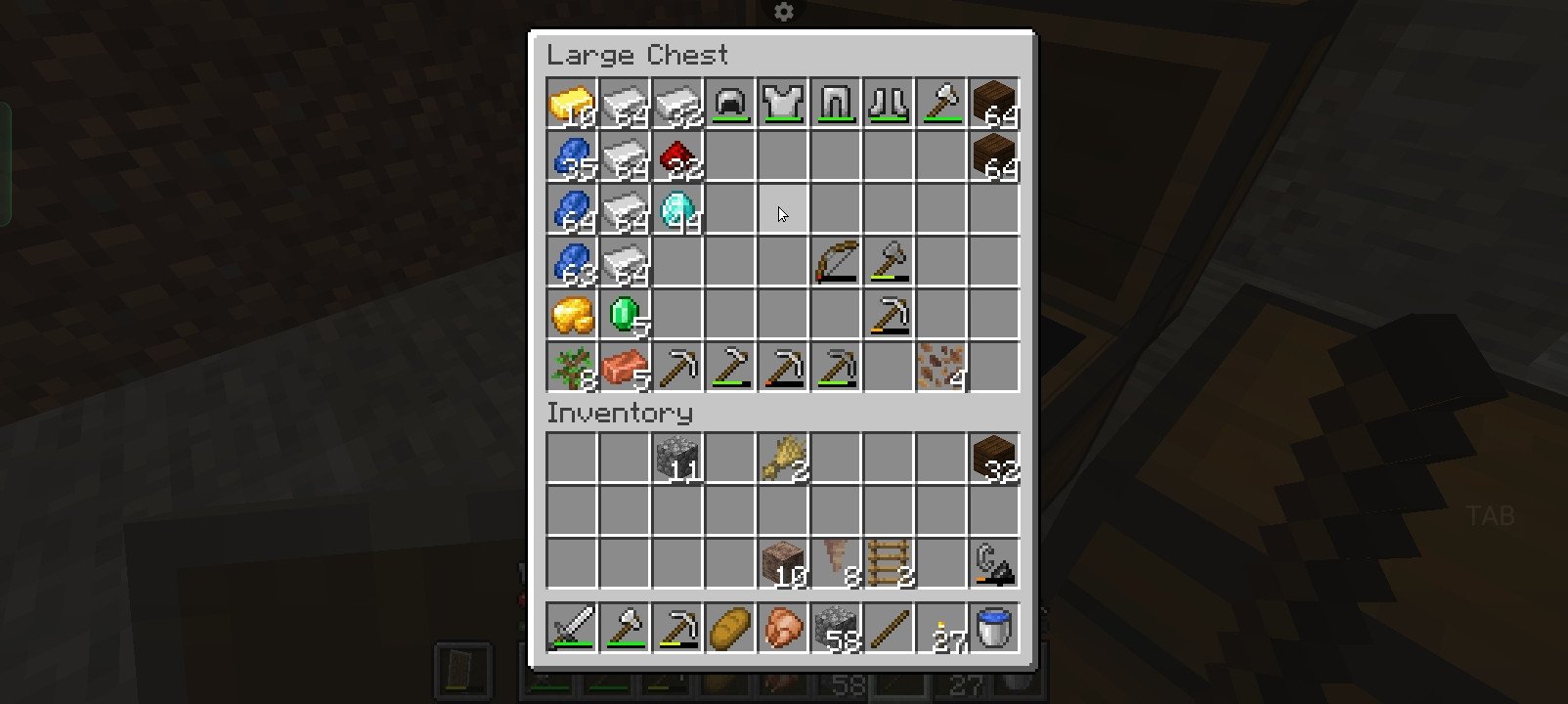The image size is (1568, 704).
Task: Take the bow from the chest
Action: (836, 262)
